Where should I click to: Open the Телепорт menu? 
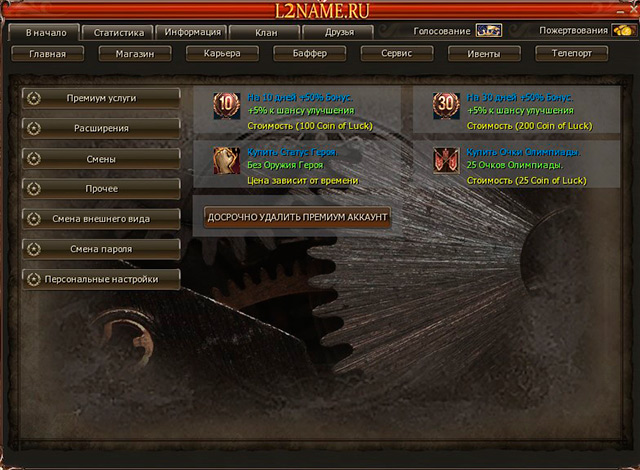click(x=571, y=54)
